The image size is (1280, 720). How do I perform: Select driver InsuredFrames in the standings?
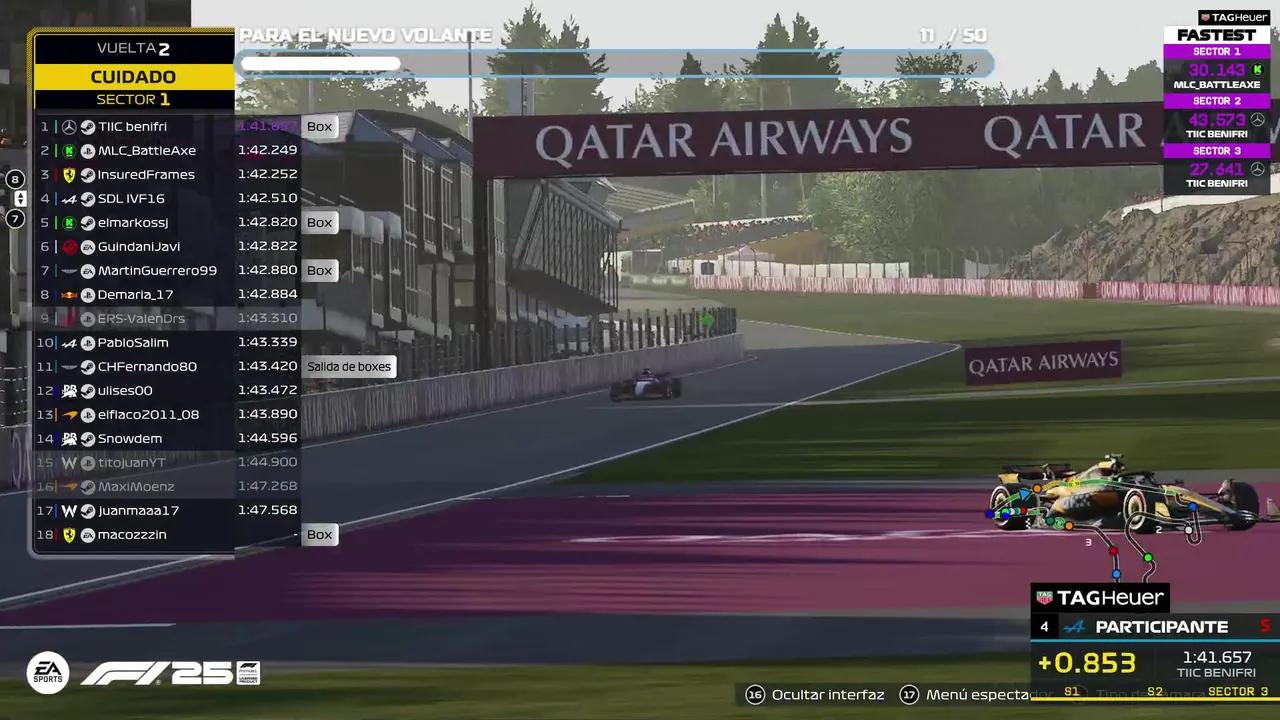tap(146, 175)
